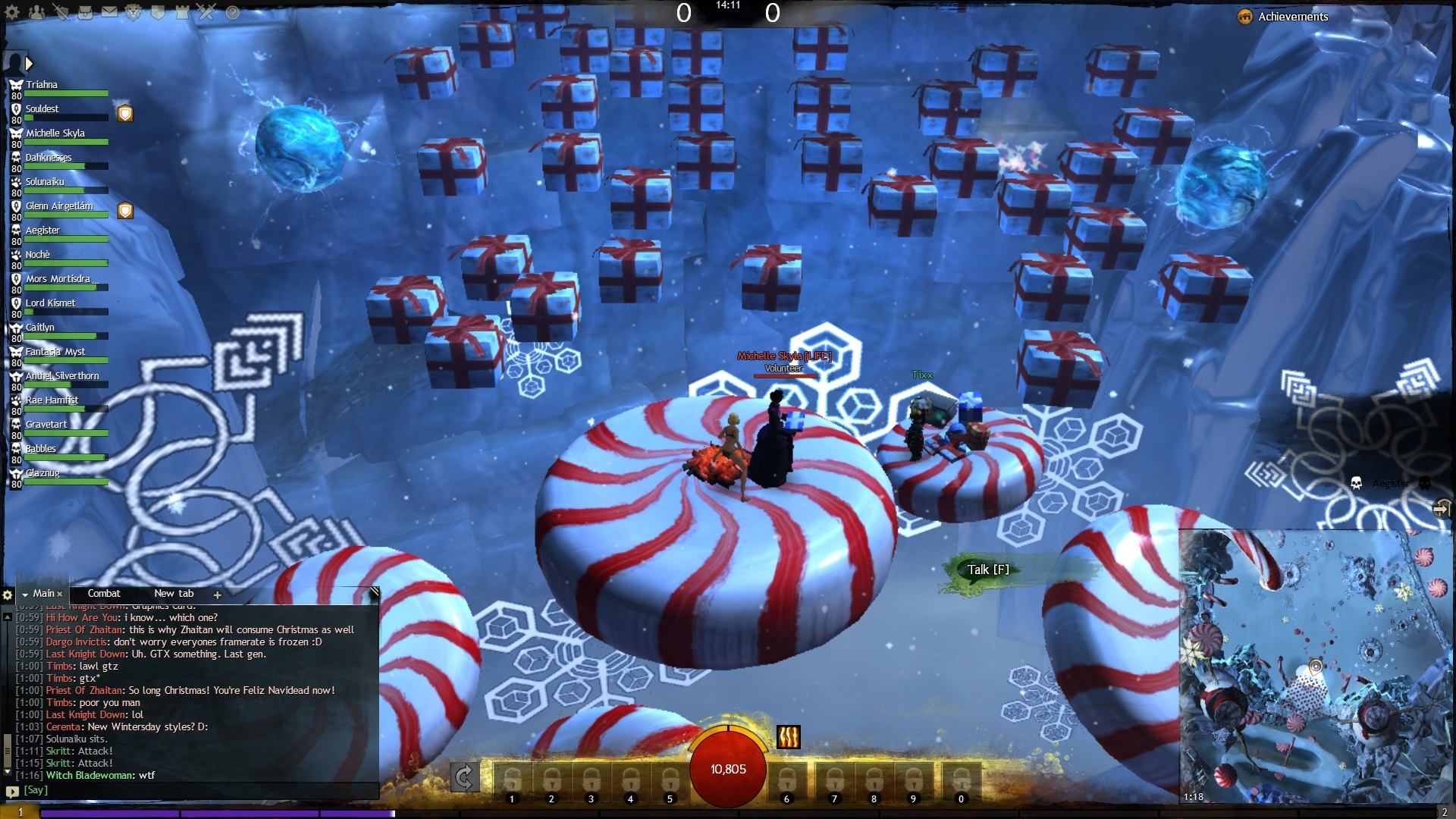Image resolution: width=1456 pixels, height=819 pixels.
Task: Open the mail envelope icon
Action: (x=110, y=12)
